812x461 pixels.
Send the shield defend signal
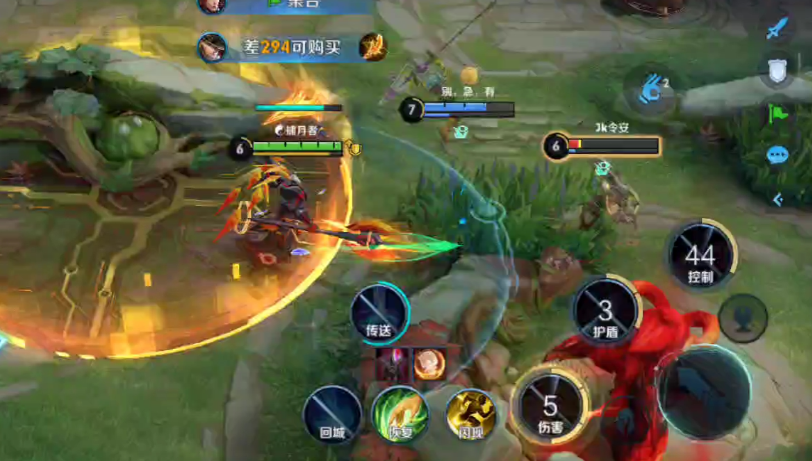777,69
